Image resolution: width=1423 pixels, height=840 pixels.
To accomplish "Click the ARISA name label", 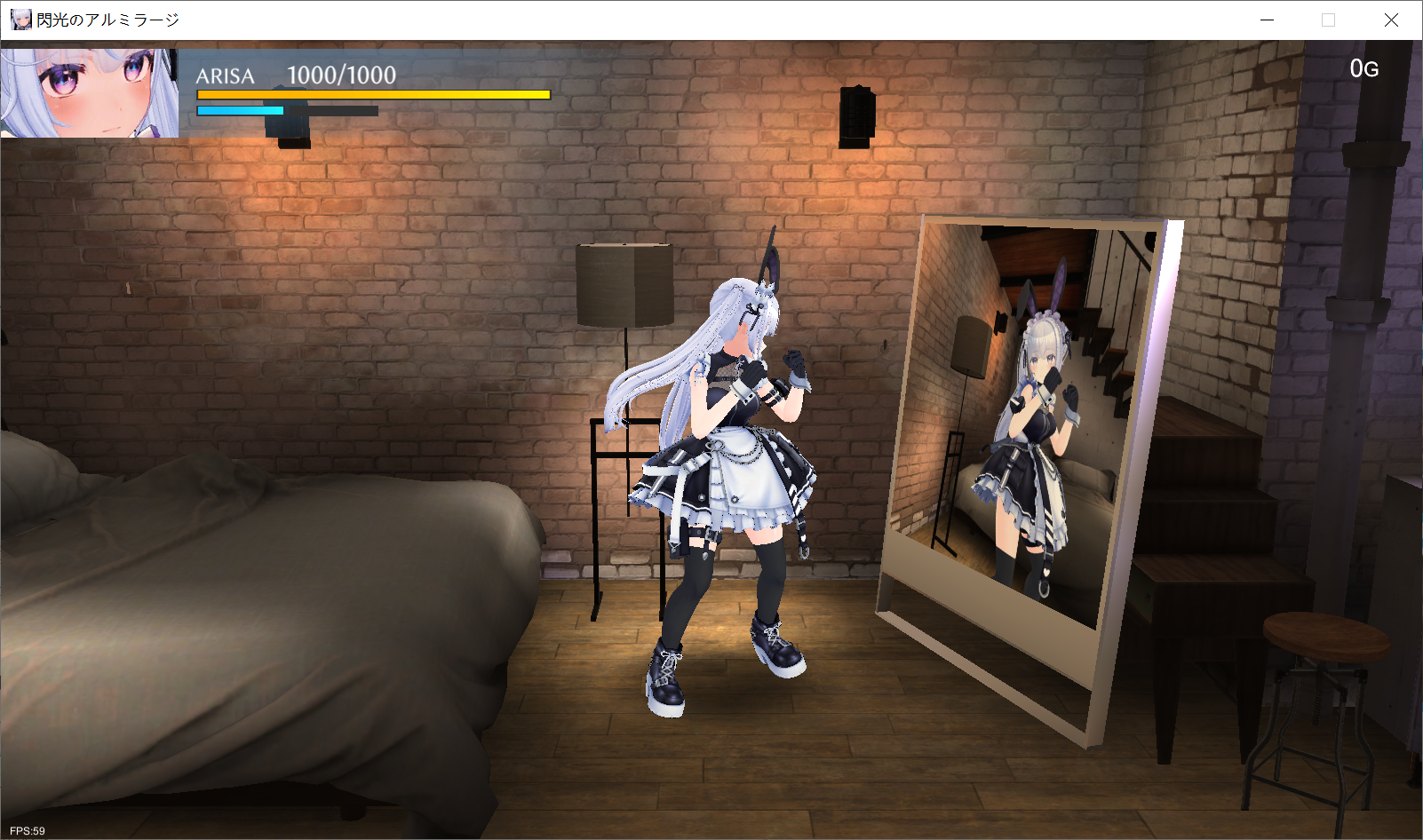I will (x=224, y=76).
